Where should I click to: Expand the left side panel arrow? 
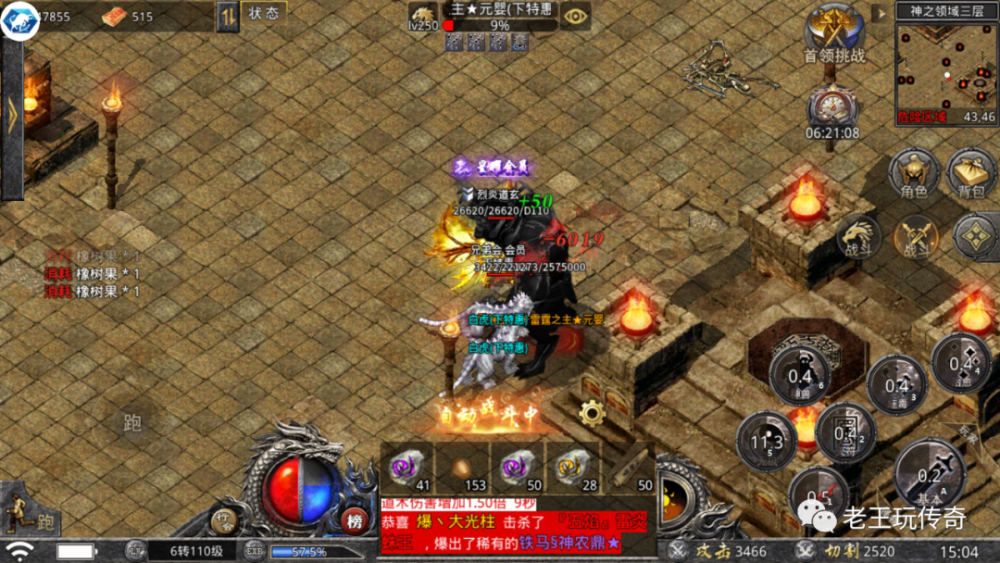(x=12, y=115)
